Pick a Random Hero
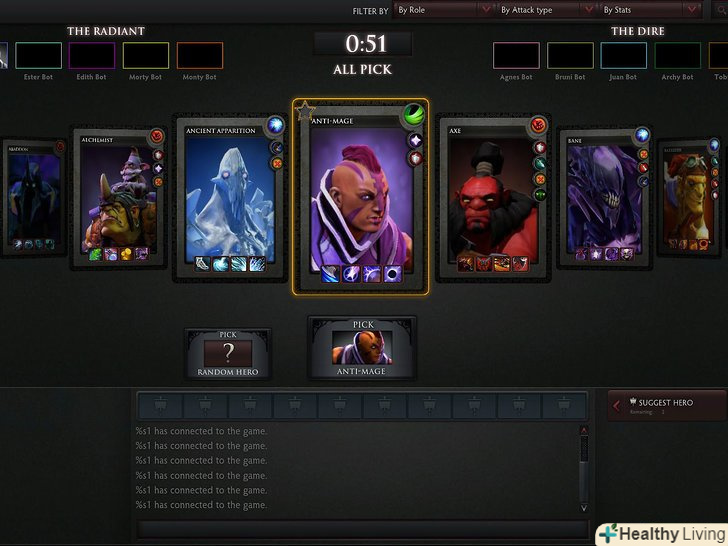Screen dimensions: 728x546 [227, 354]
